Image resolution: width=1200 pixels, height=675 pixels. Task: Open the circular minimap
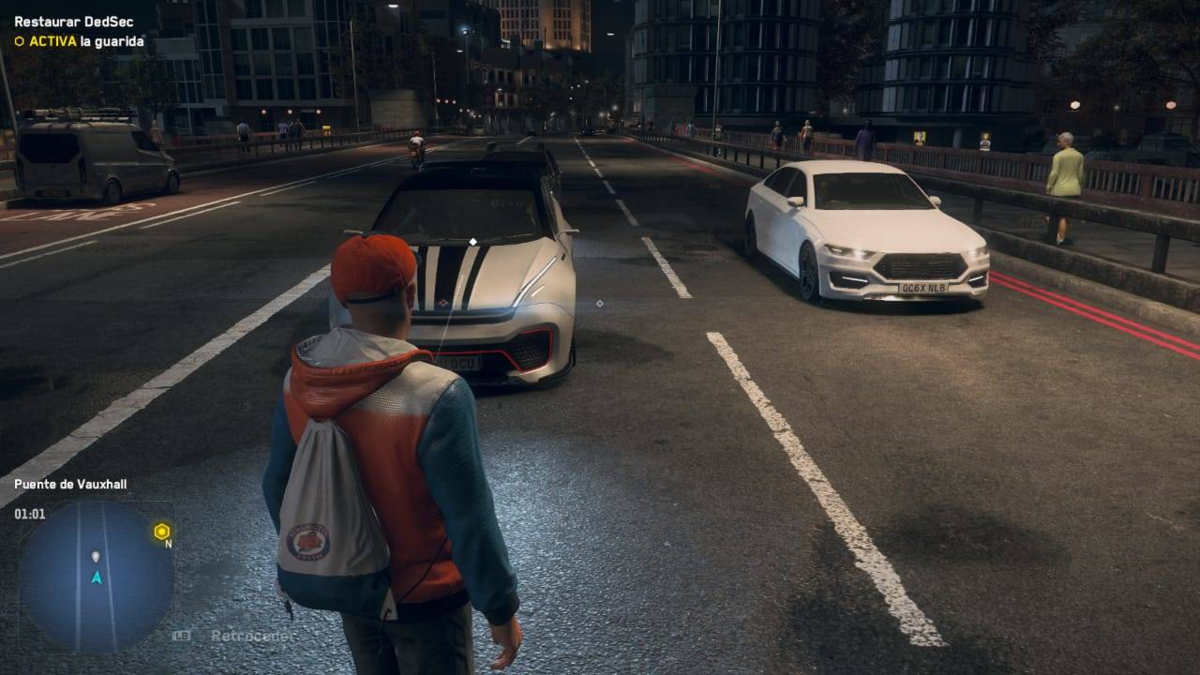[96, 576]
